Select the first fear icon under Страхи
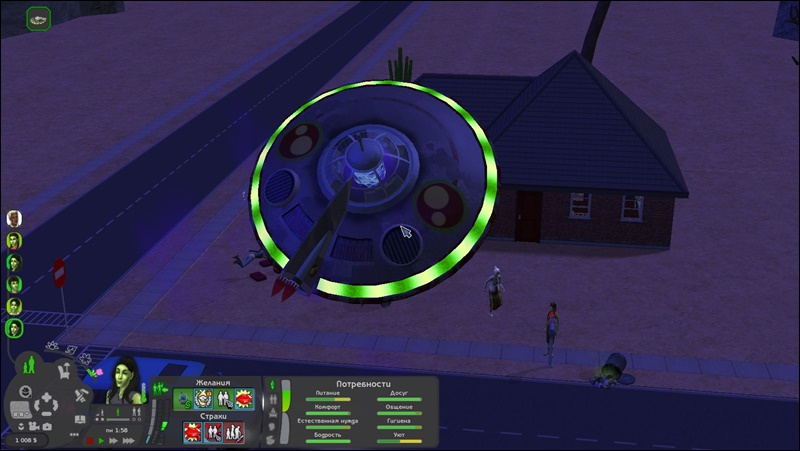The width and height of the screenshot is (800, 451). coord(191,432)
